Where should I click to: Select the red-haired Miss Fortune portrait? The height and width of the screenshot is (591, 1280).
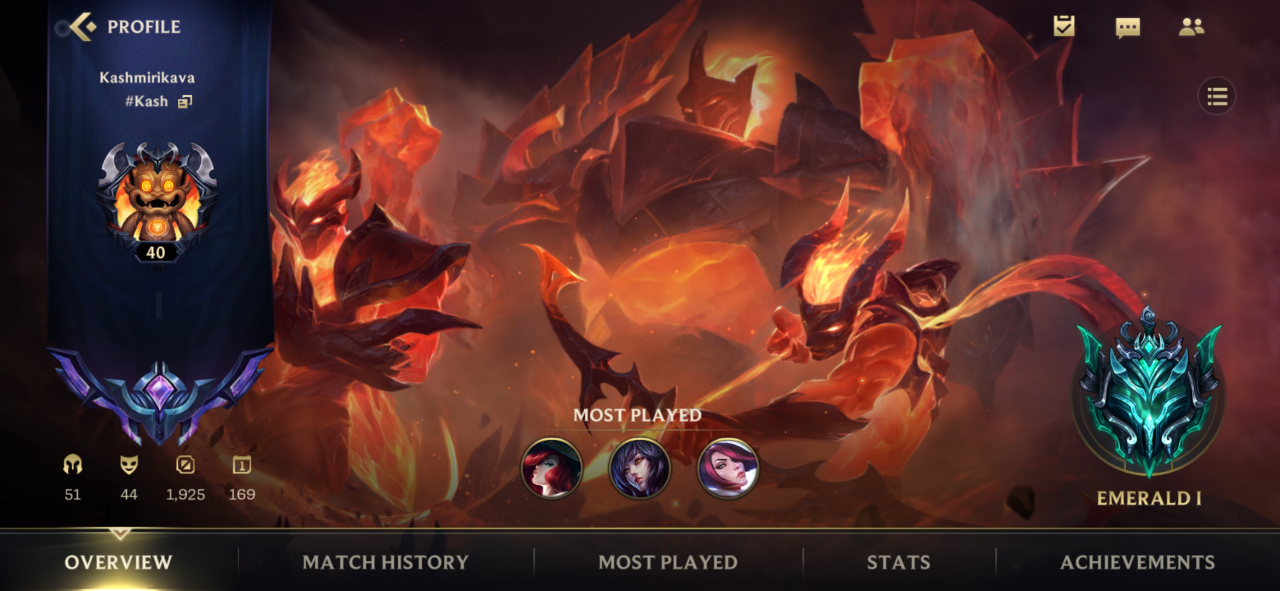(x=552, y=468)
